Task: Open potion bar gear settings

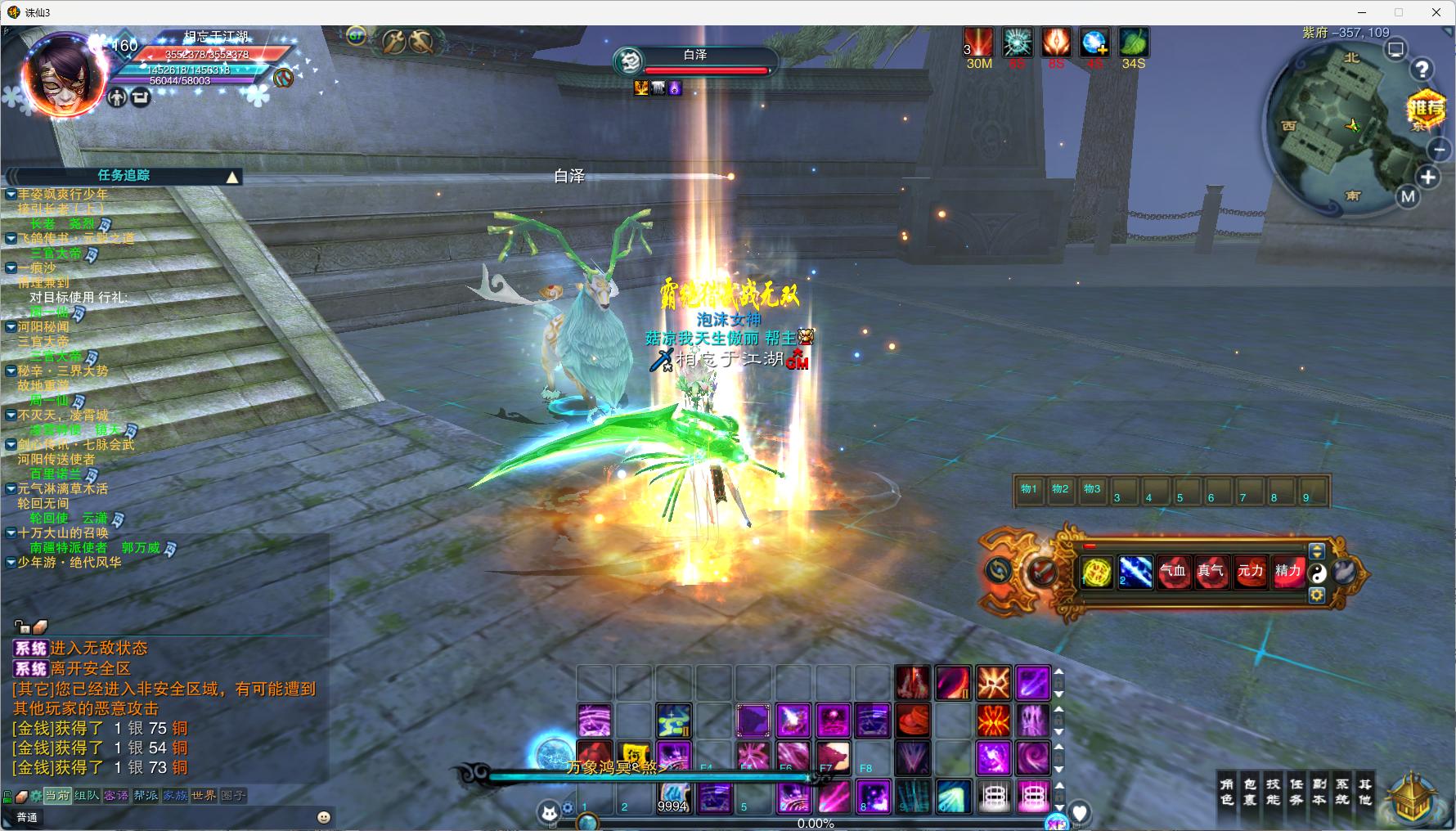Action: point(1317,595)
